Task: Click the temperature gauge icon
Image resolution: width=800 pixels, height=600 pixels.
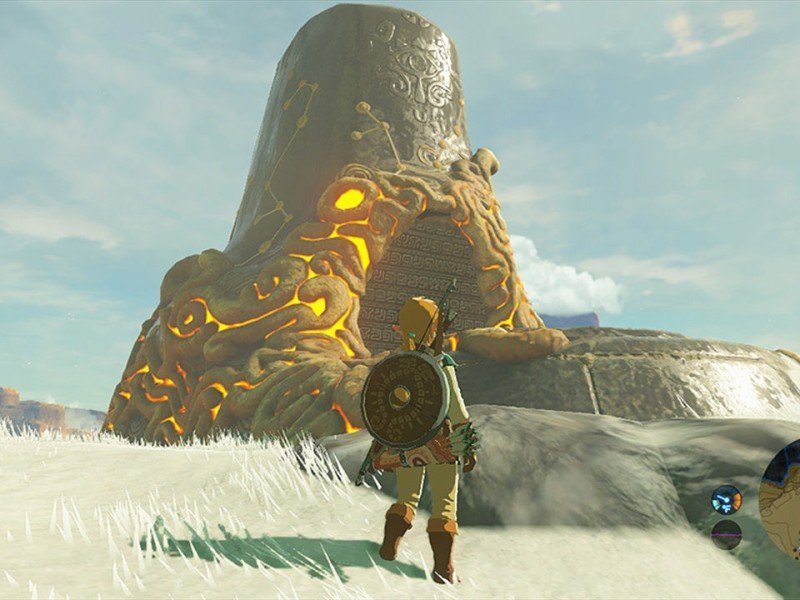Action: click(x=727, y=499)
